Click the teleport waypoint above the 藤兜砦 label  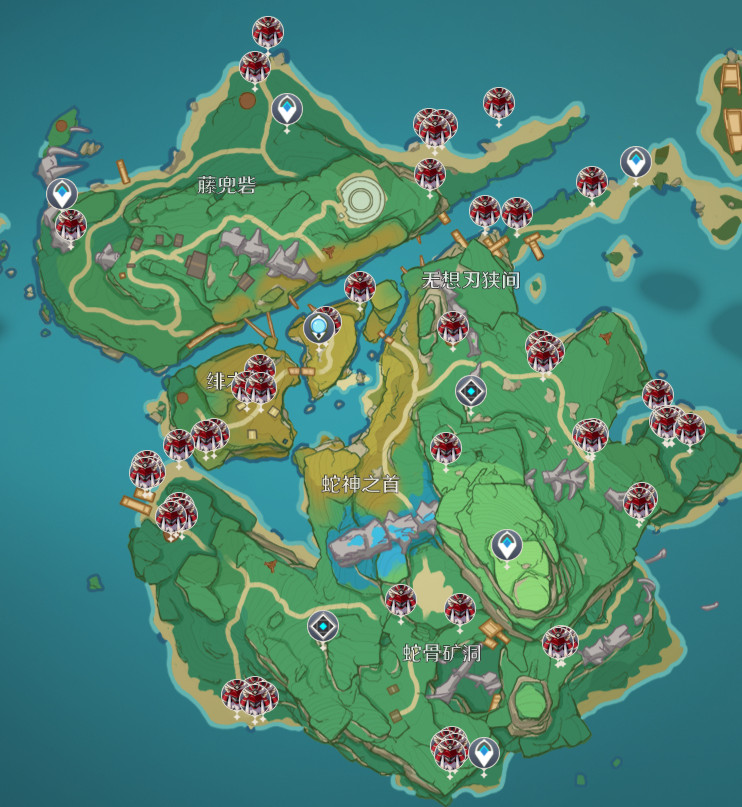tap(287, 108)
